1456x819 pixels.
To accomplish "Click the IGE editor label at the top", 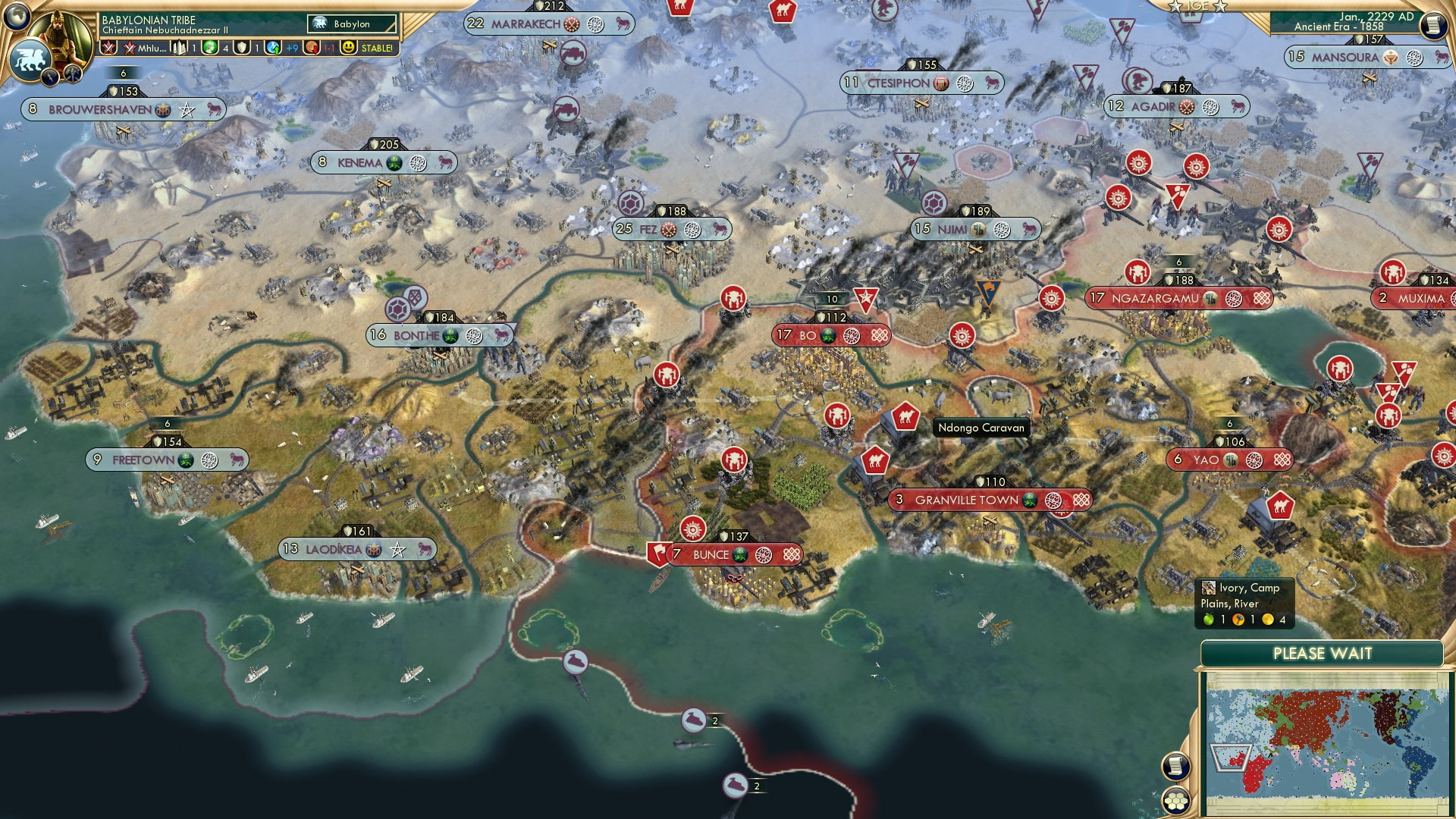I will coord(1197,6).
